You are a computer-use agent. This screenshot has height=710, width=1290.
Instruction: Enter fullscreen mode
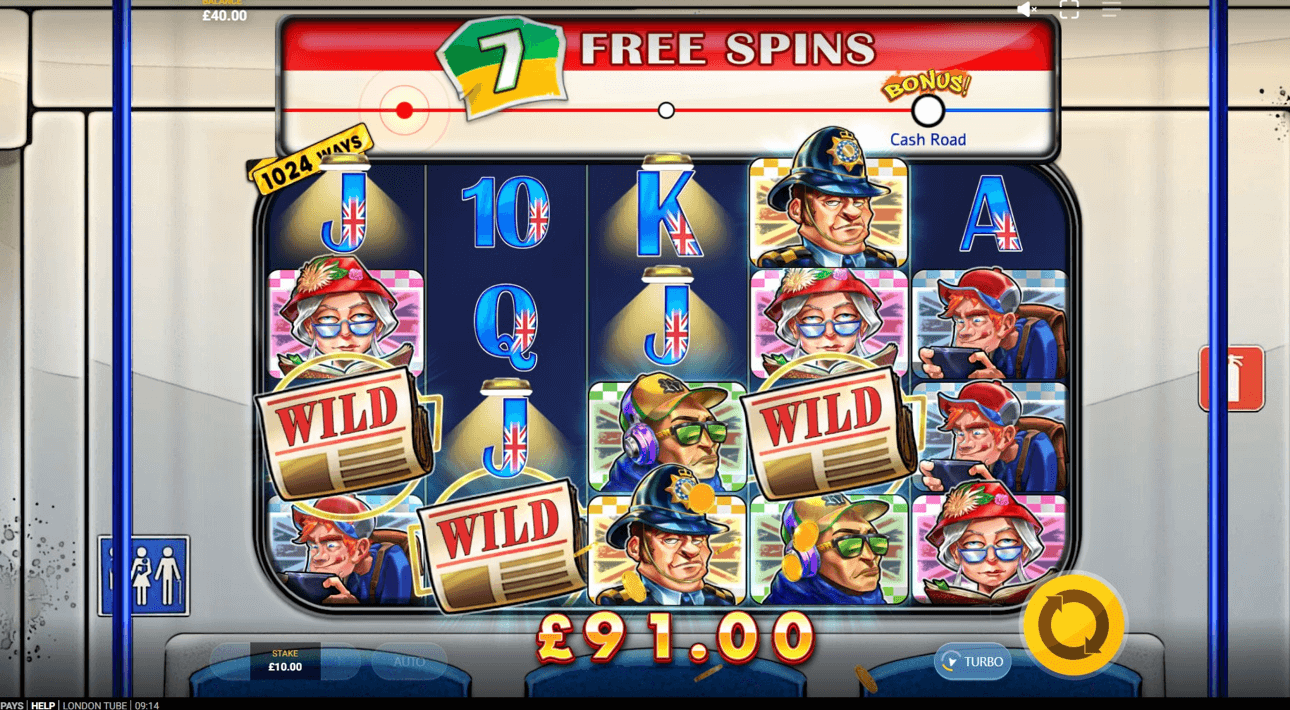point(1069,10)
